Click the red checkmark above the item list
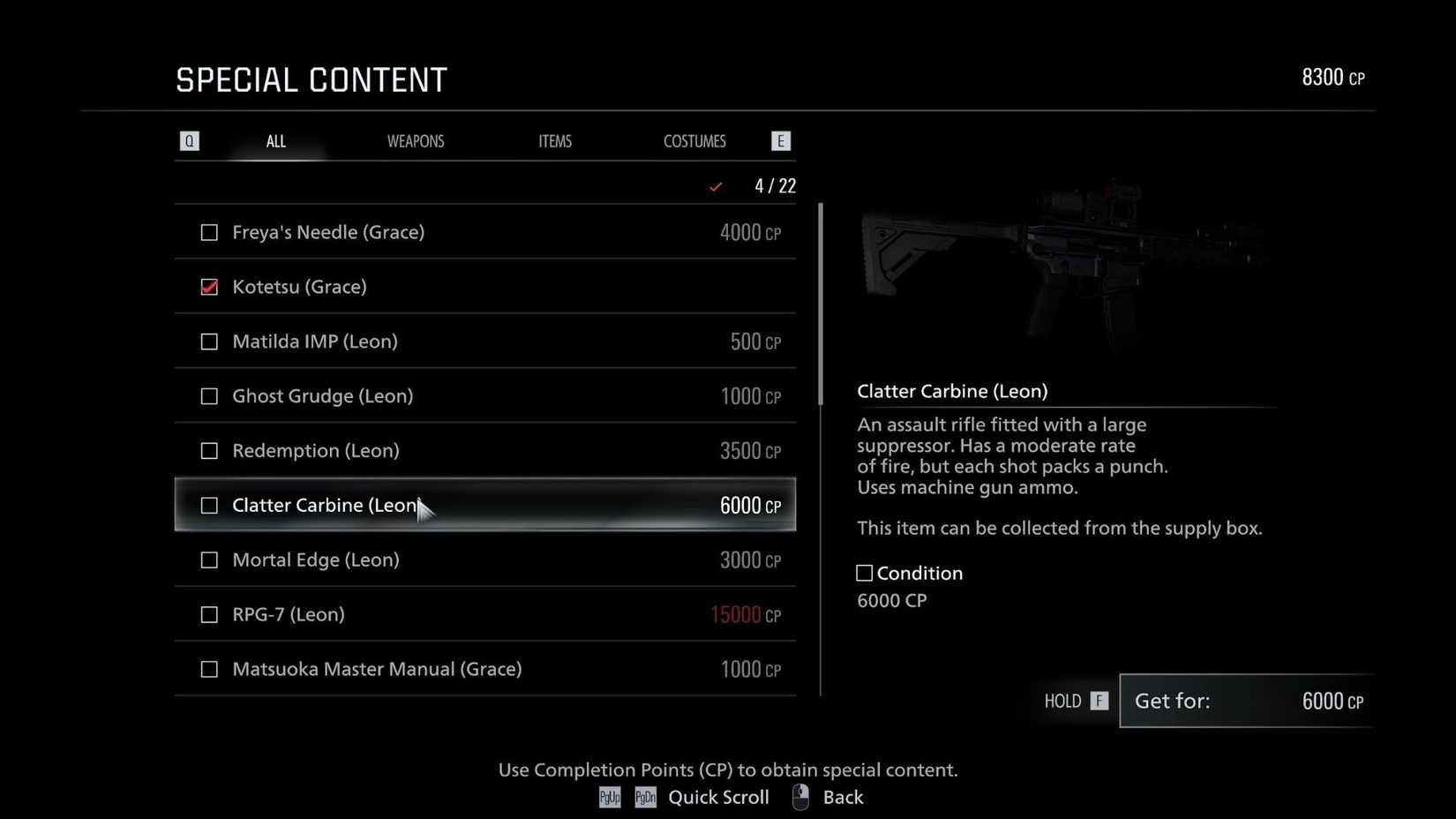The image size is (1456, 819). coord(716,186)
